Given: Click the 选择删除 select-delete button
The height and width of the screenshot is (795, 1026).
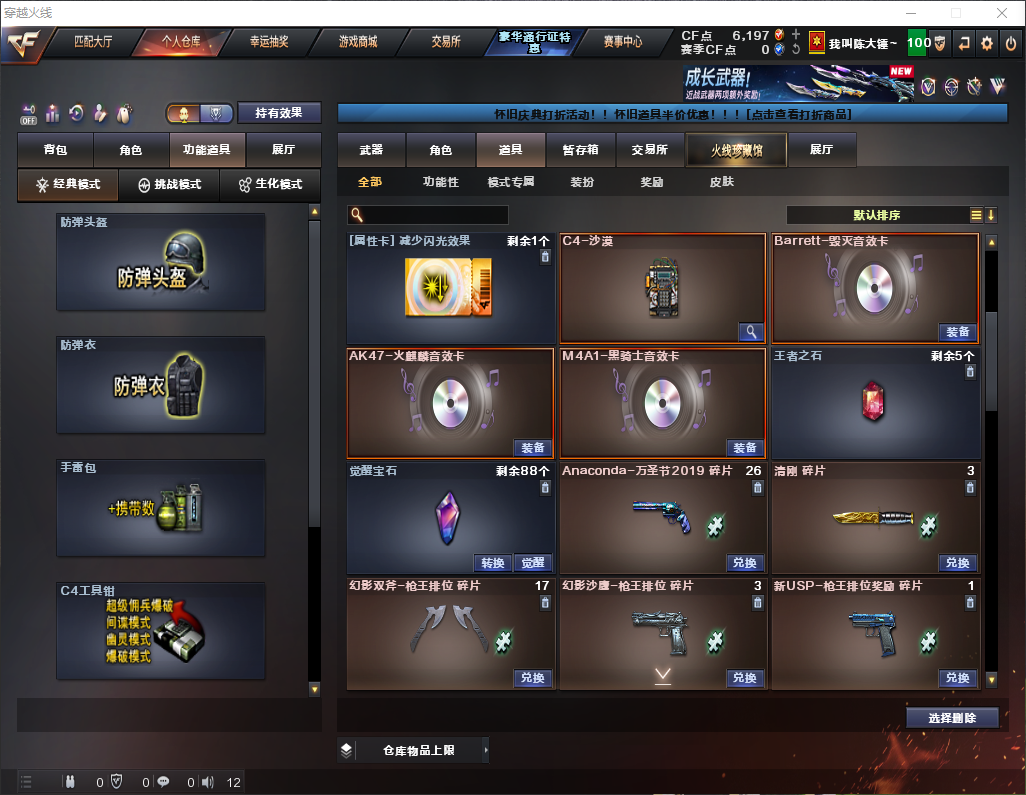Looking at the screenshot, I should click(952, 718).
